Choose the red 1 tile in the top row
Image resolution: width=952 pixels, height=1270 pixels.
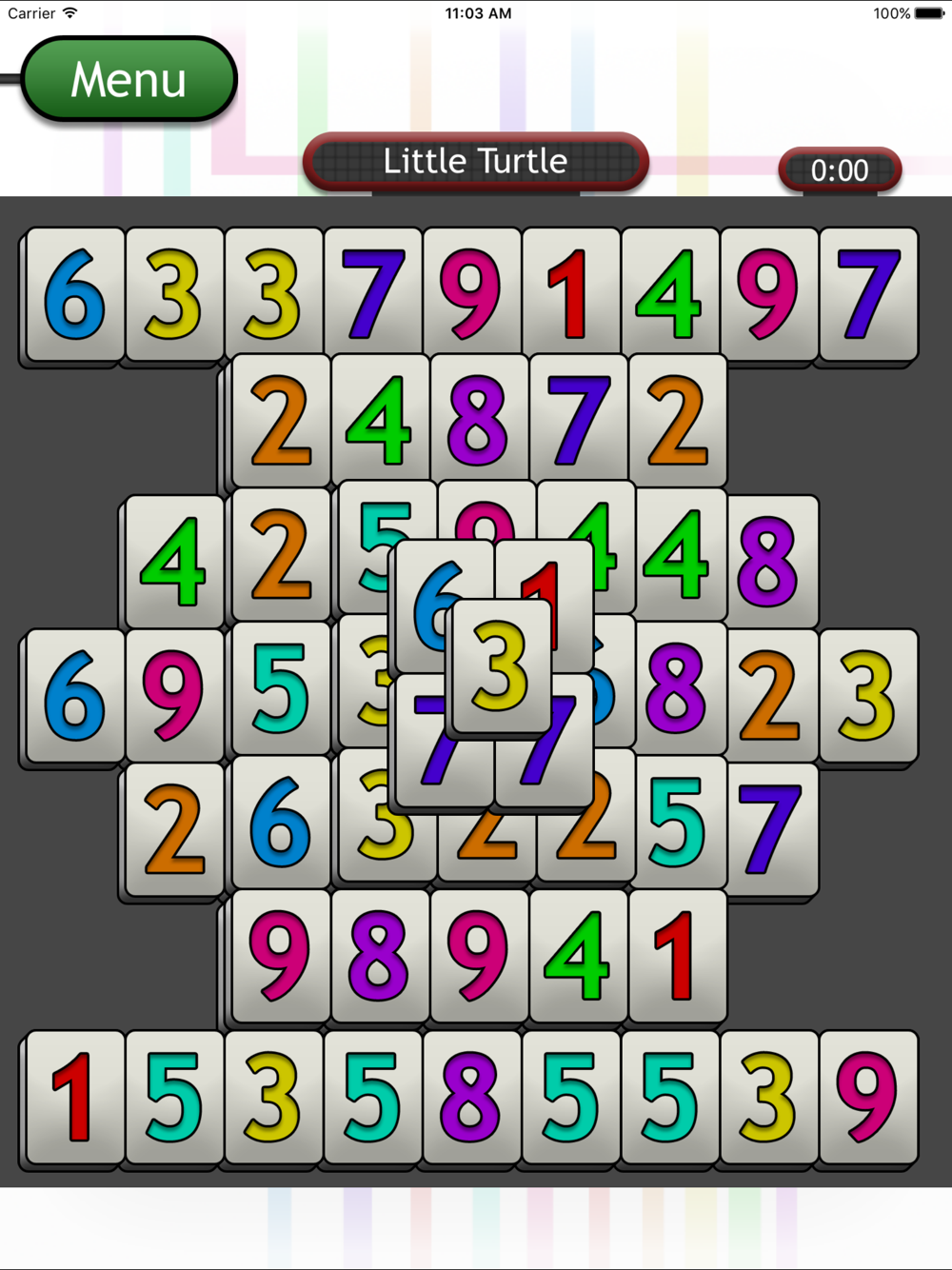[571, 294]
